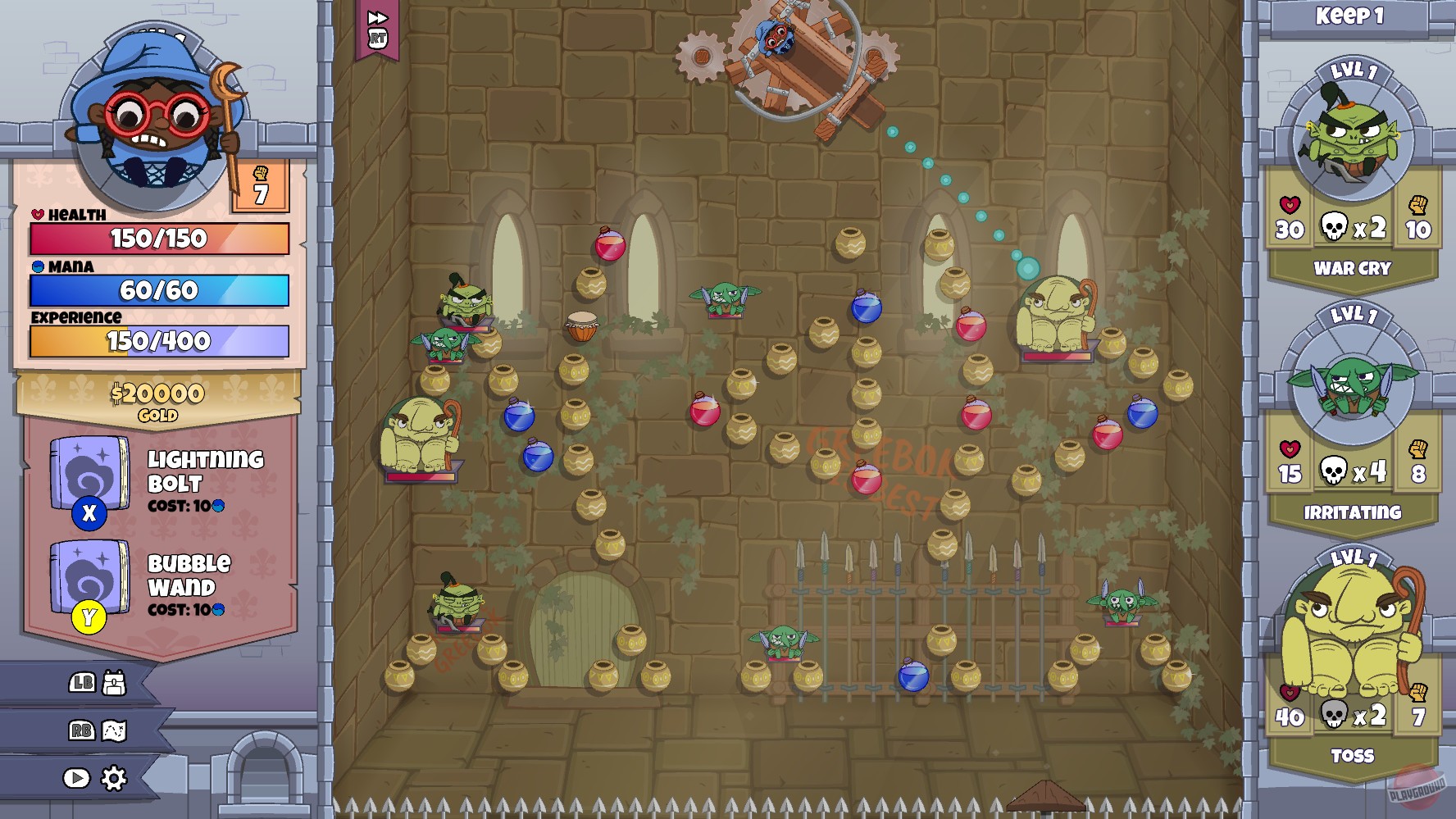This screenshot has height=819, width=1456.
Task: Open the settings gear
Action: point(115,777)
